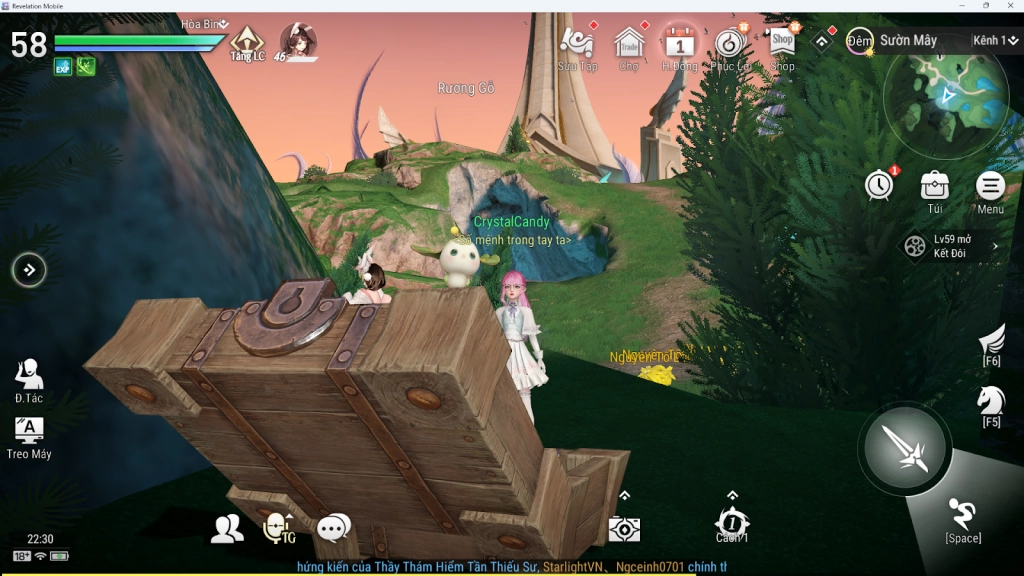Select the Lv59 Kết Đôi unlock tracker

(950, 246)
